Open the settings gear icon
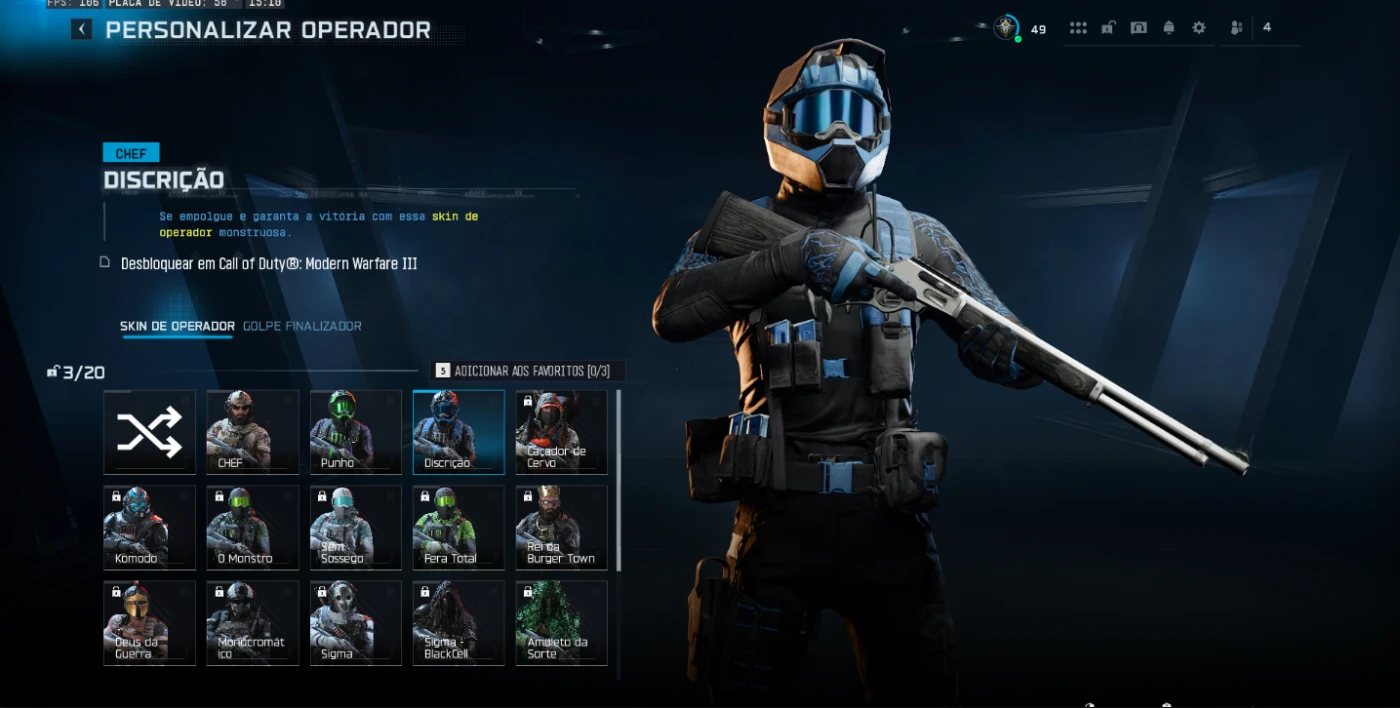Viewport: 1400px width, 708px height. [x=1199, y=28]
